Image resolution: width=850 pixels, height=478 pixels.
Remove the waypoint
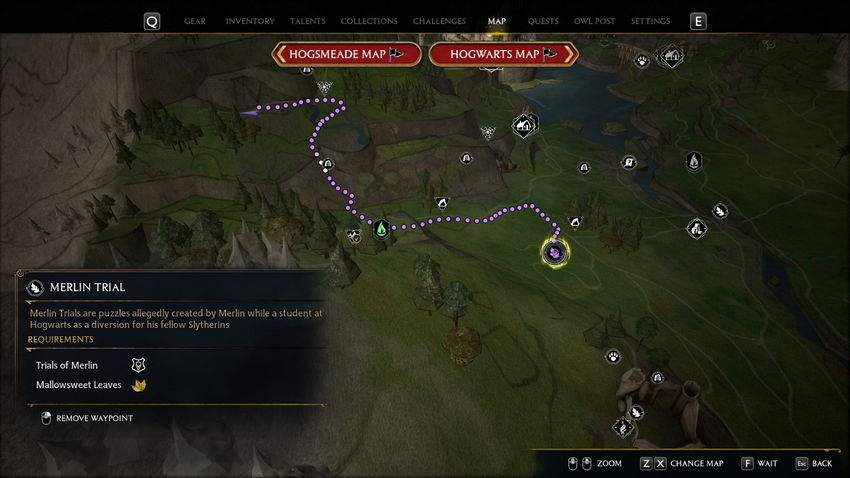94,418
